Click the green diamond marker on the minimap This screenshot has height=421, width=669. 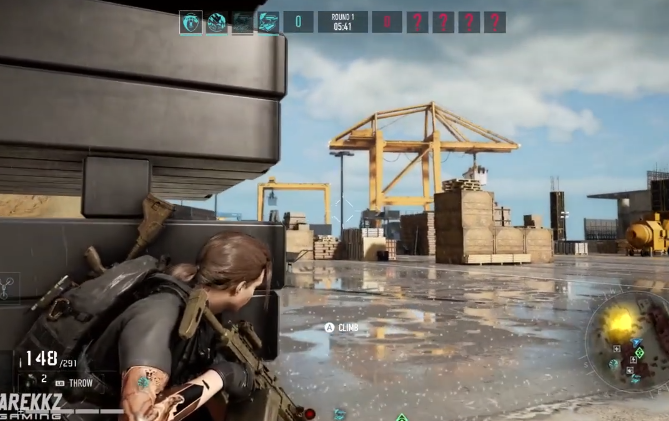(639, 352)
